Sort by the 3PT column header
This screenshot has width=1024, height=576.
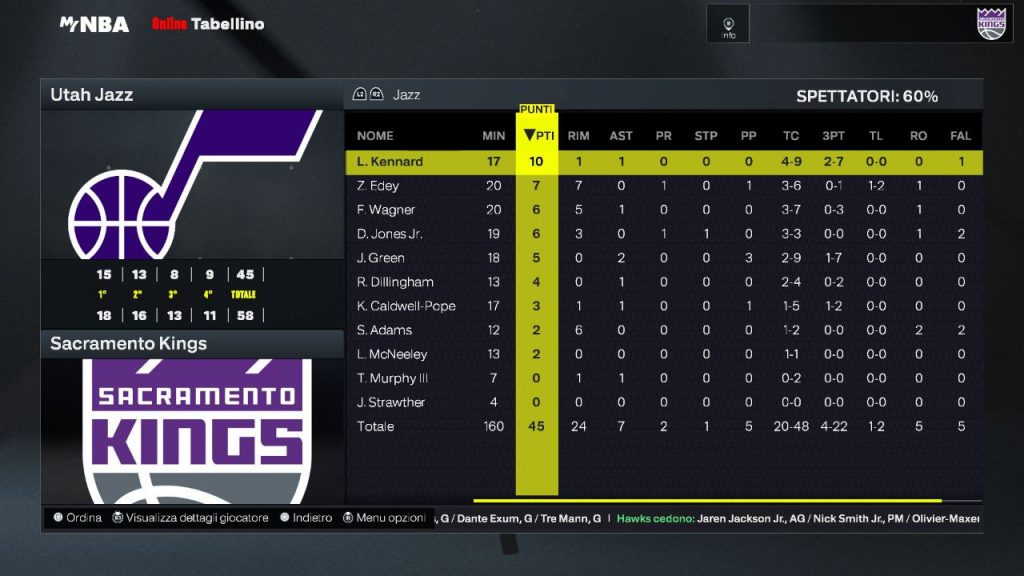(x=832, y=136)
